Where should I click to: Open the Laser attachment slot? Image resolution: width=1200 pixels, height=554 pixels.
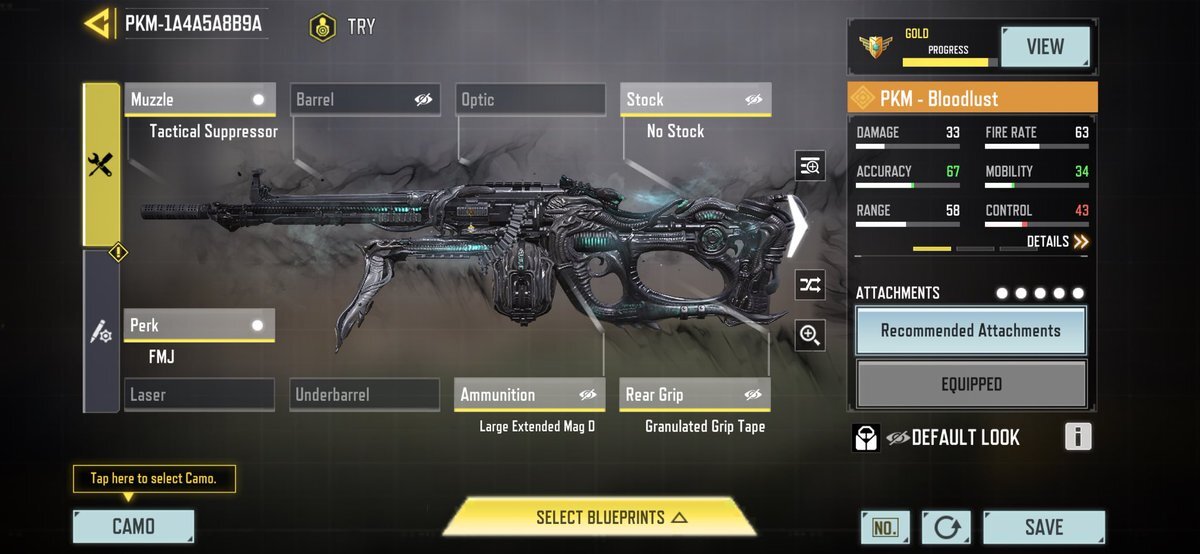200,395
